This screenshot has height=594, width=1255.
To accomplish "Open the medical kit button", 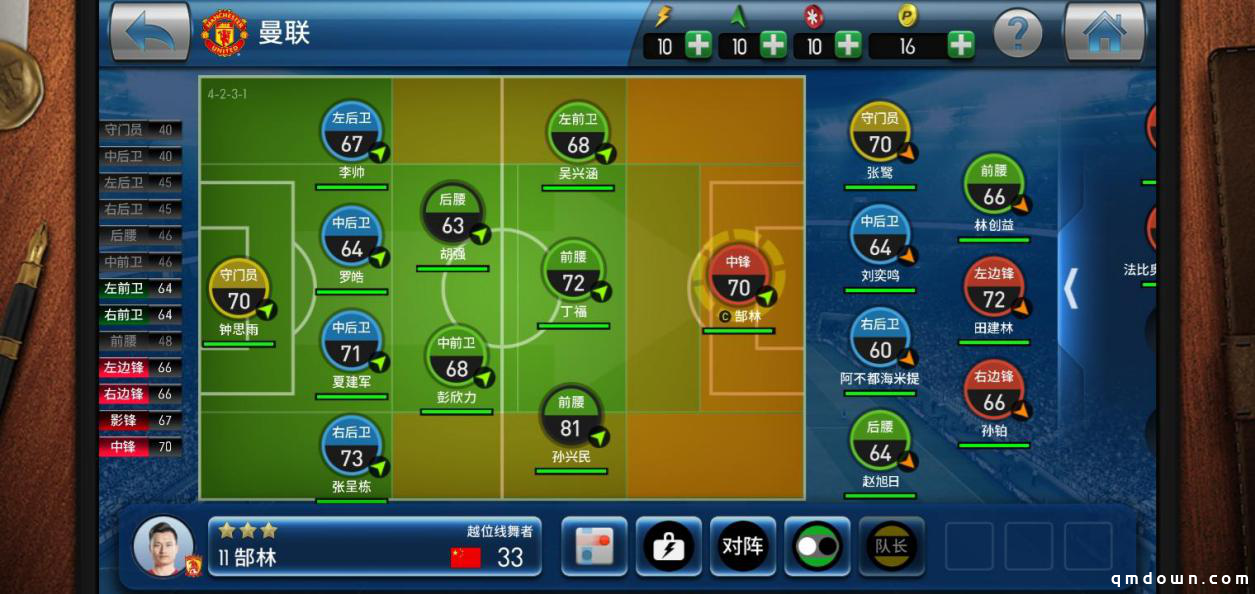I will pos(669,546).
